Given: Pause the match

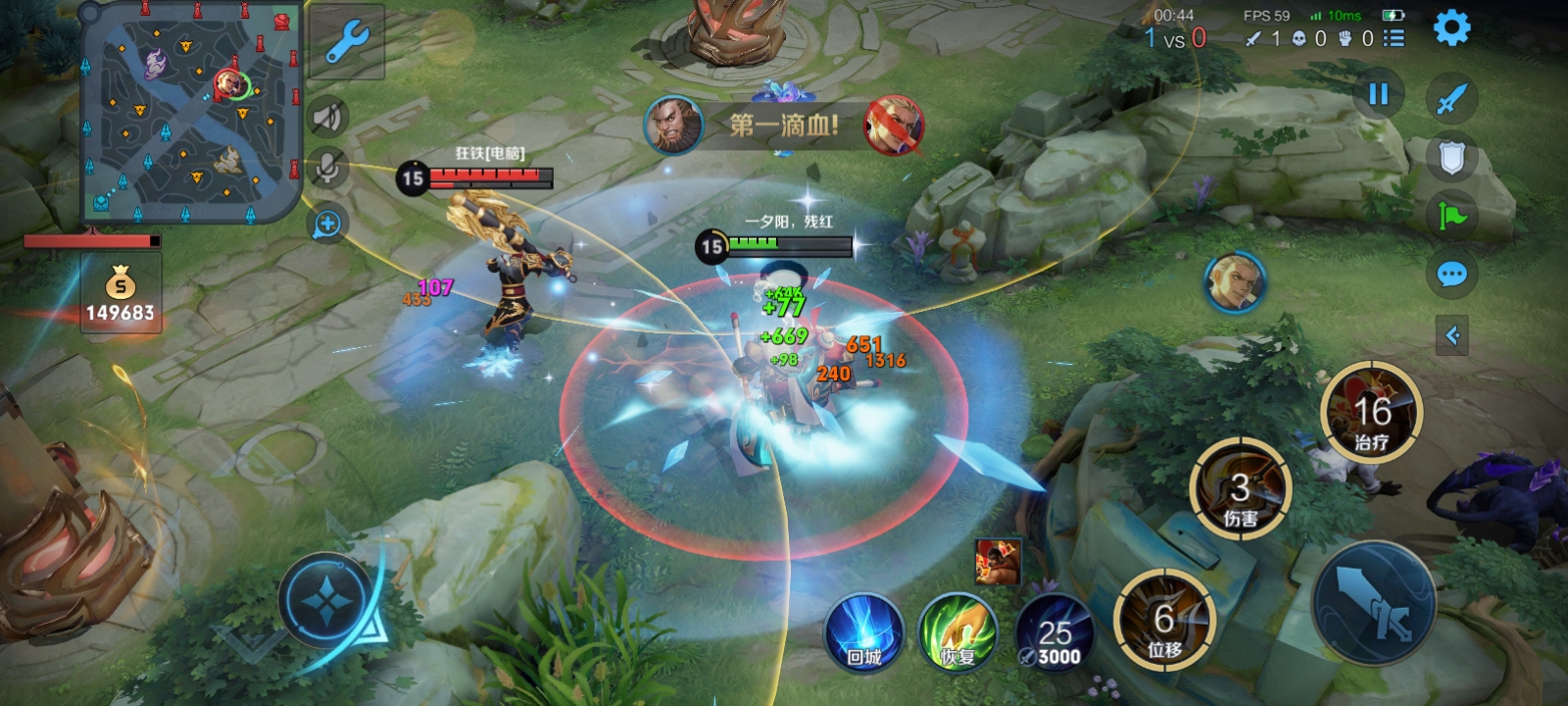Looking at the screenshot, I should coord(1378,94).
